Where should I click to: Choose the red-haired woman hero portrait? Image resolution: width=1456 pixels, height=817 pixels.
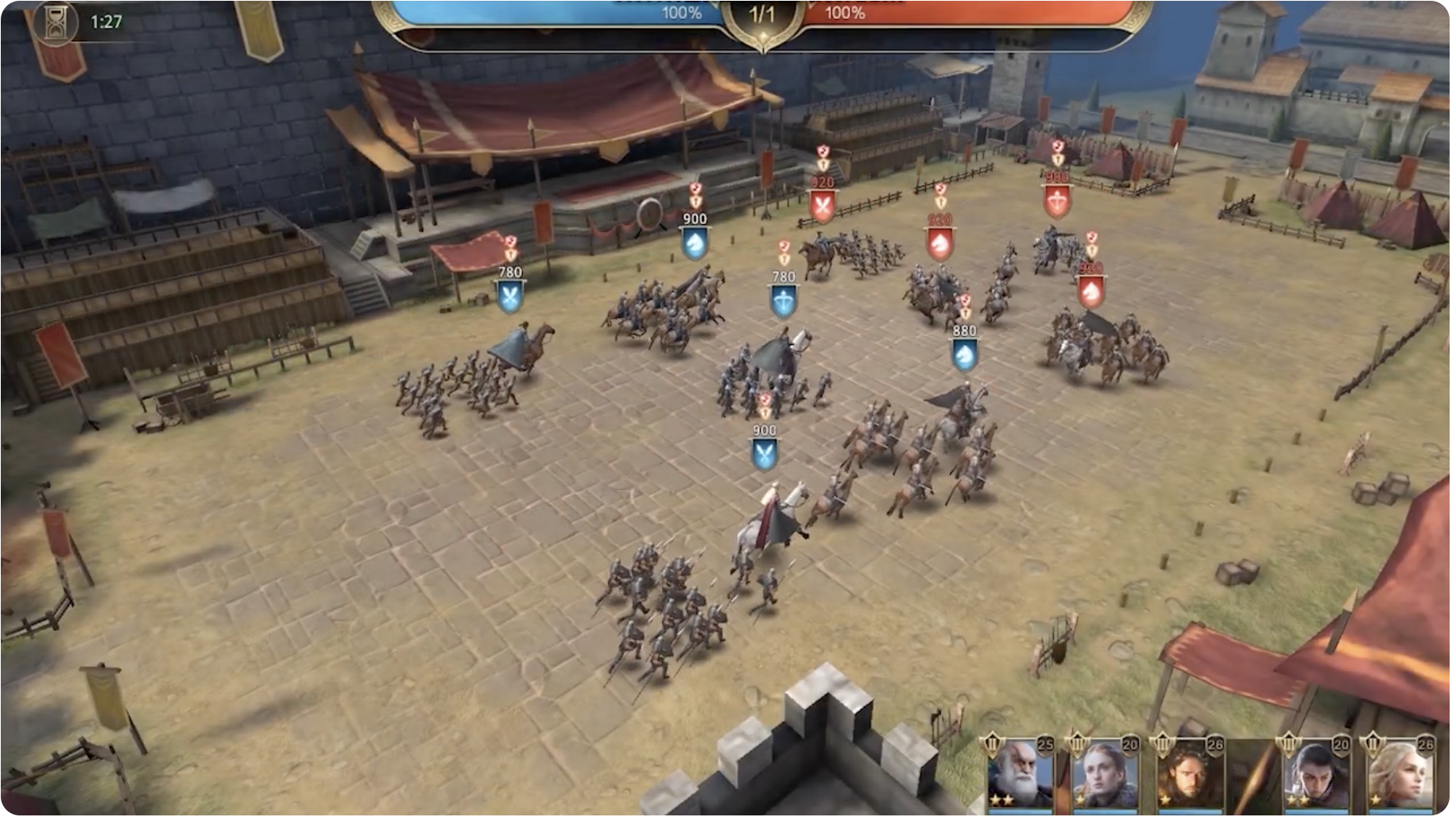tap(1106, 775)
